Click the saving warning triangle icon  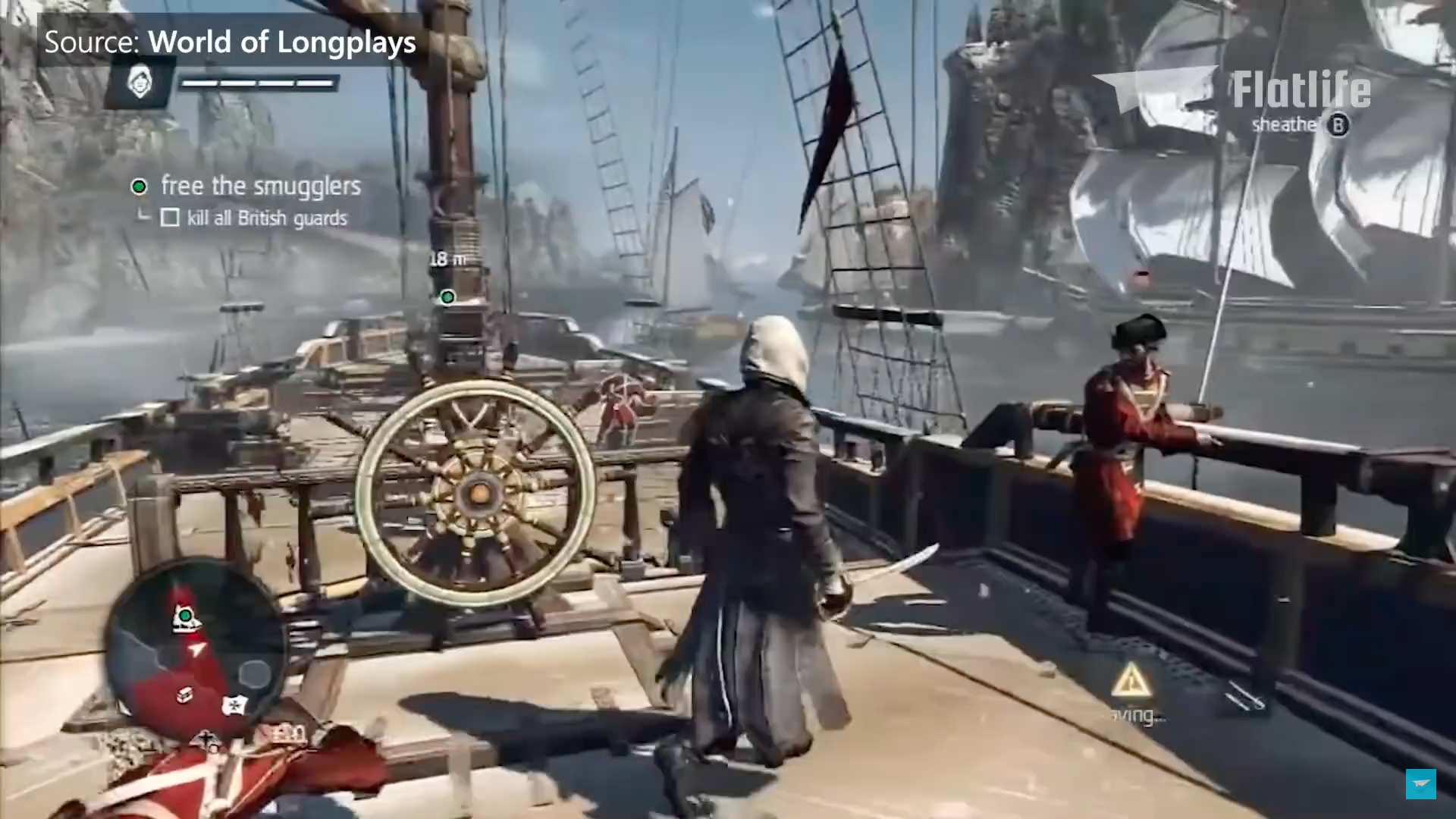tap(1132, 679)
